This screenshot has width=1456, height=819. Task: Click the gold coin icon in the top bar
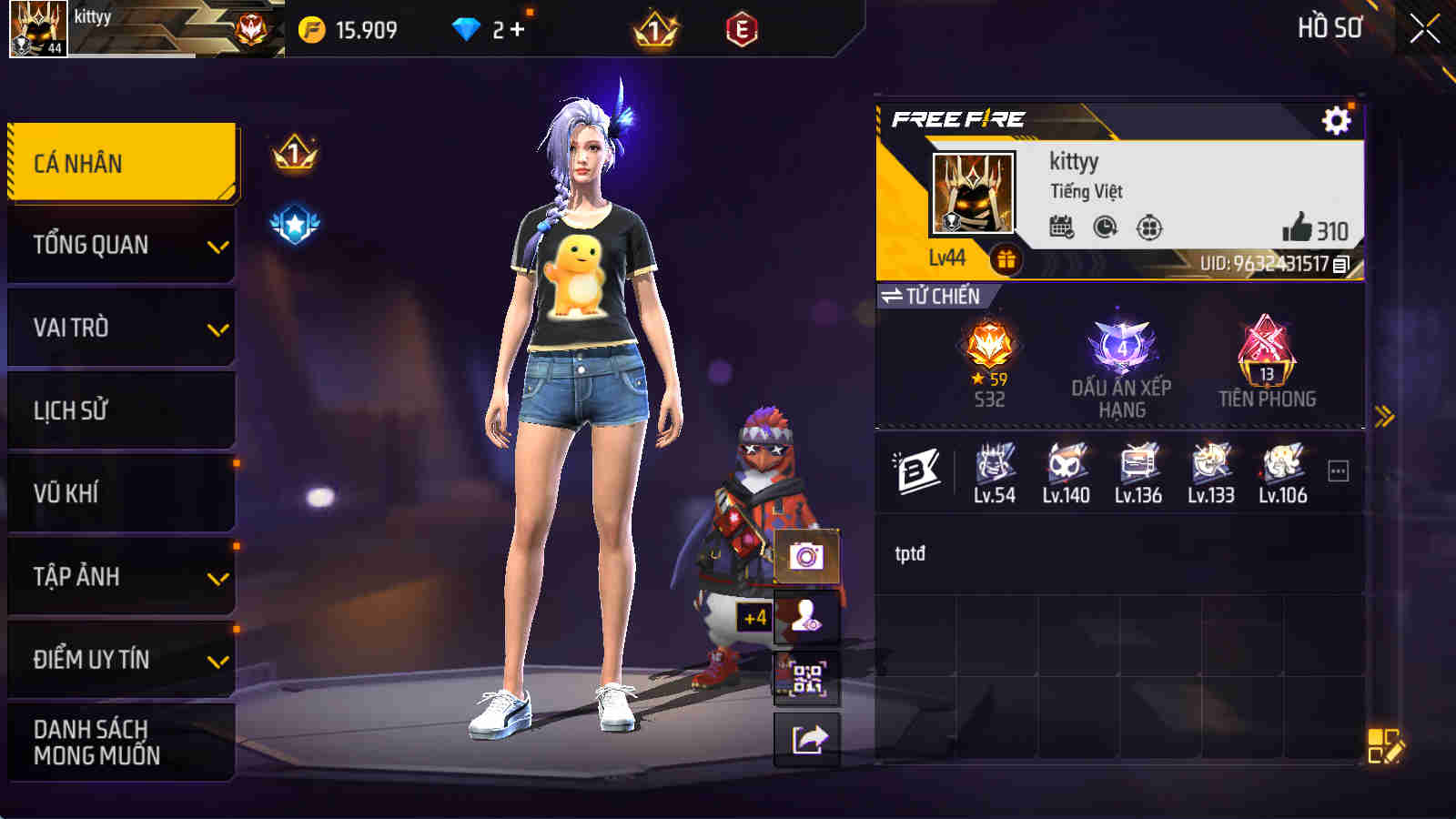(311, 28)
